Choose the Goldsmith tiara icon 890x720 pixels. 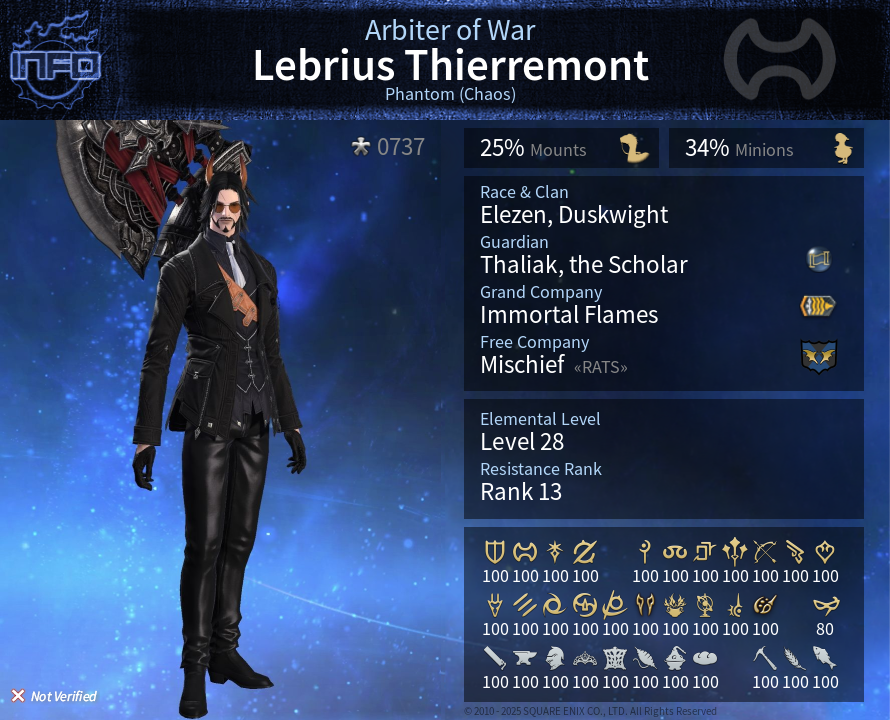(x=585, y=657)
